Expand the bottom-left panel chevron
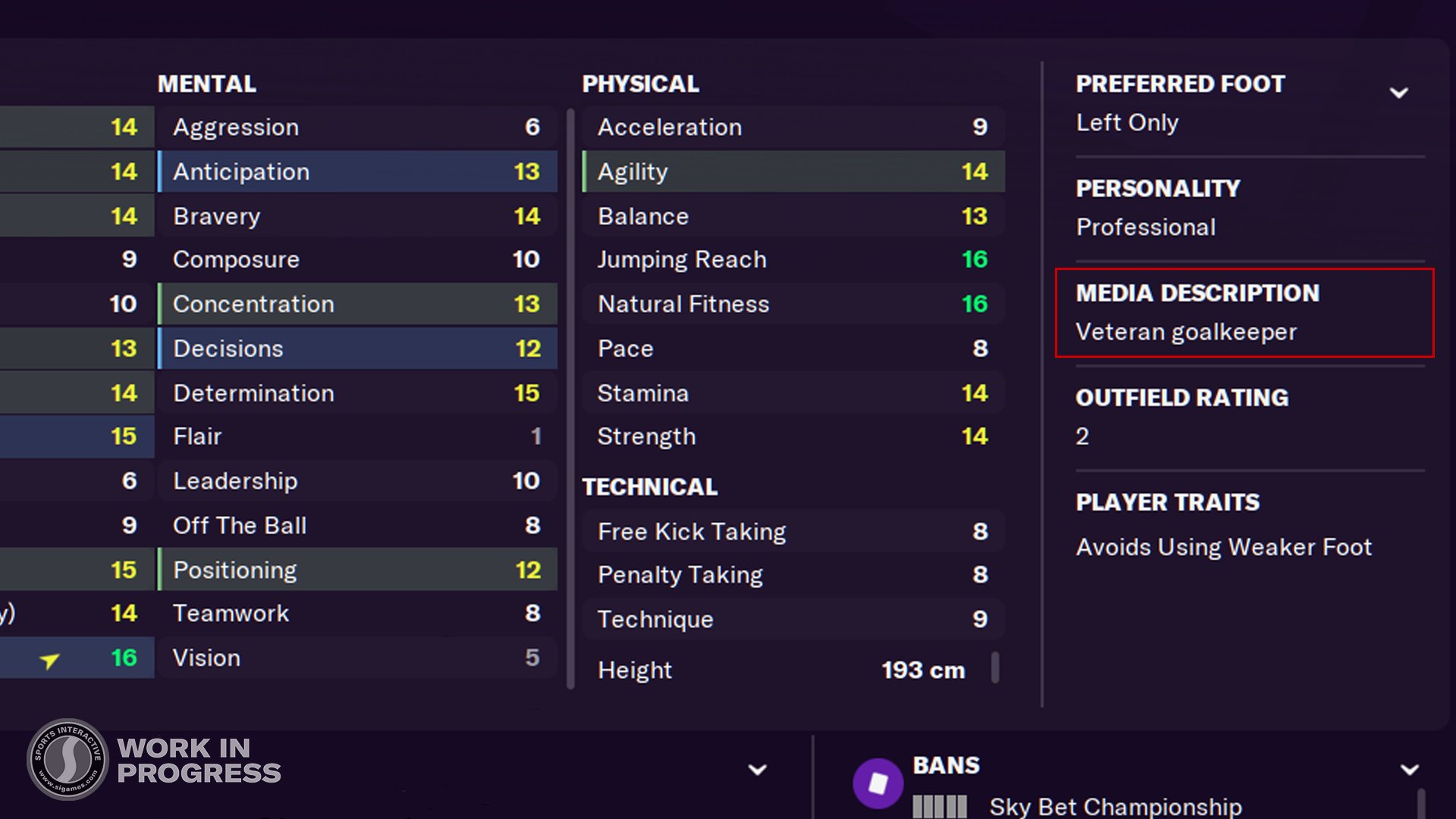Screen dimensions: 1456x819 pyautogui.click(x=757, y=770)
